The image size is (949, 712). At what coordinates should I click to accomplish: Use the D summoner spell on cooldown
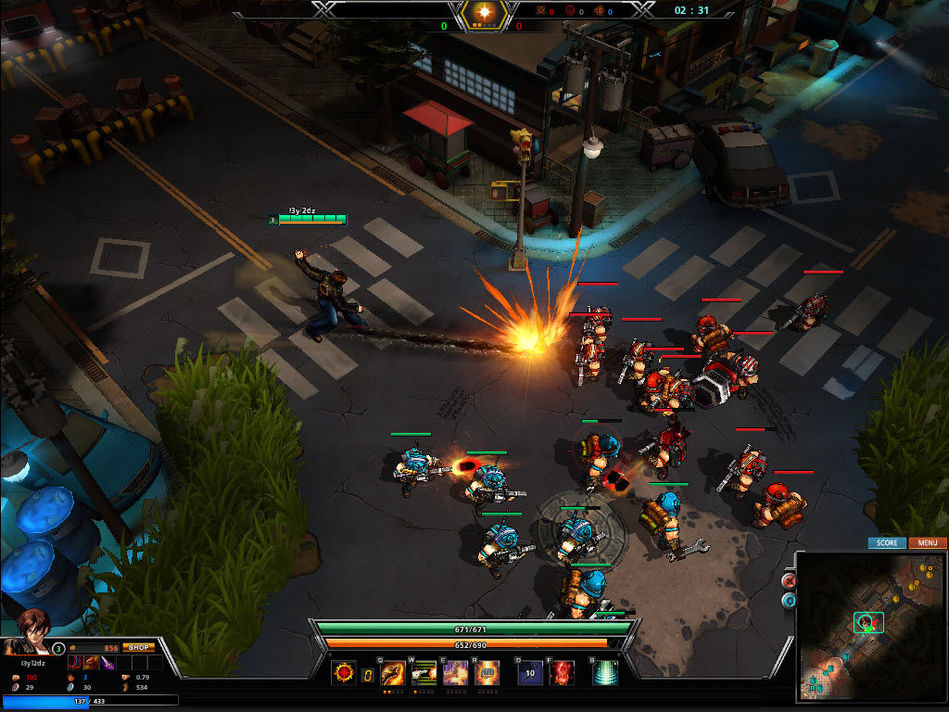click(x=530, y=673)
